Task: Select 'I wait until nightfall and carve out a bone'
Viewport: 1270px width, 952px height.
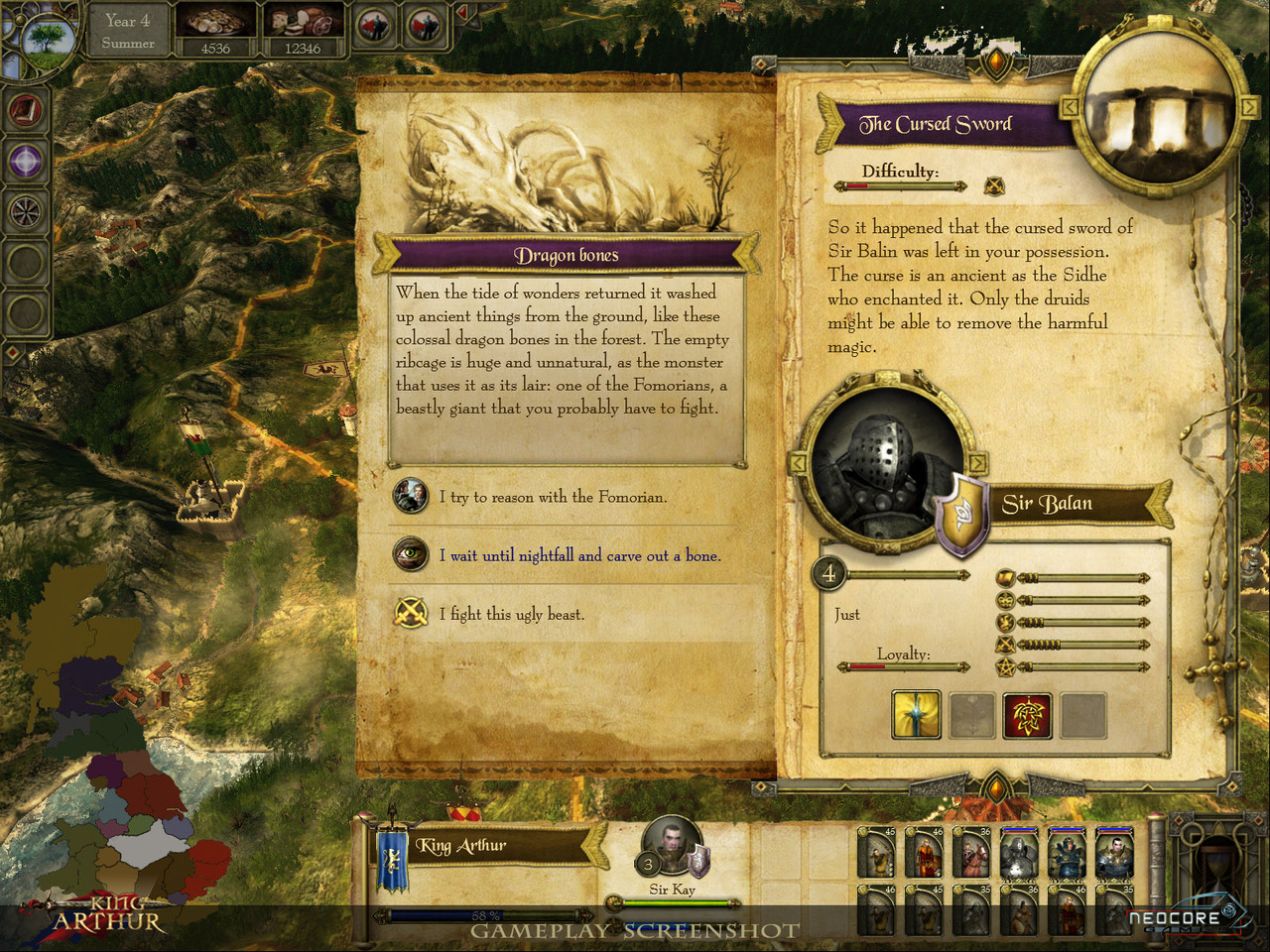Action: click(x=579, y=555)
